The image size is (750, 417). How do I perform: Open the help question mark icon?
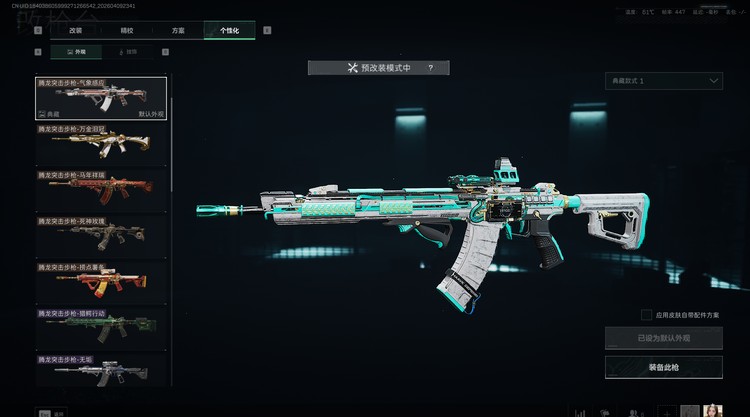430,68
